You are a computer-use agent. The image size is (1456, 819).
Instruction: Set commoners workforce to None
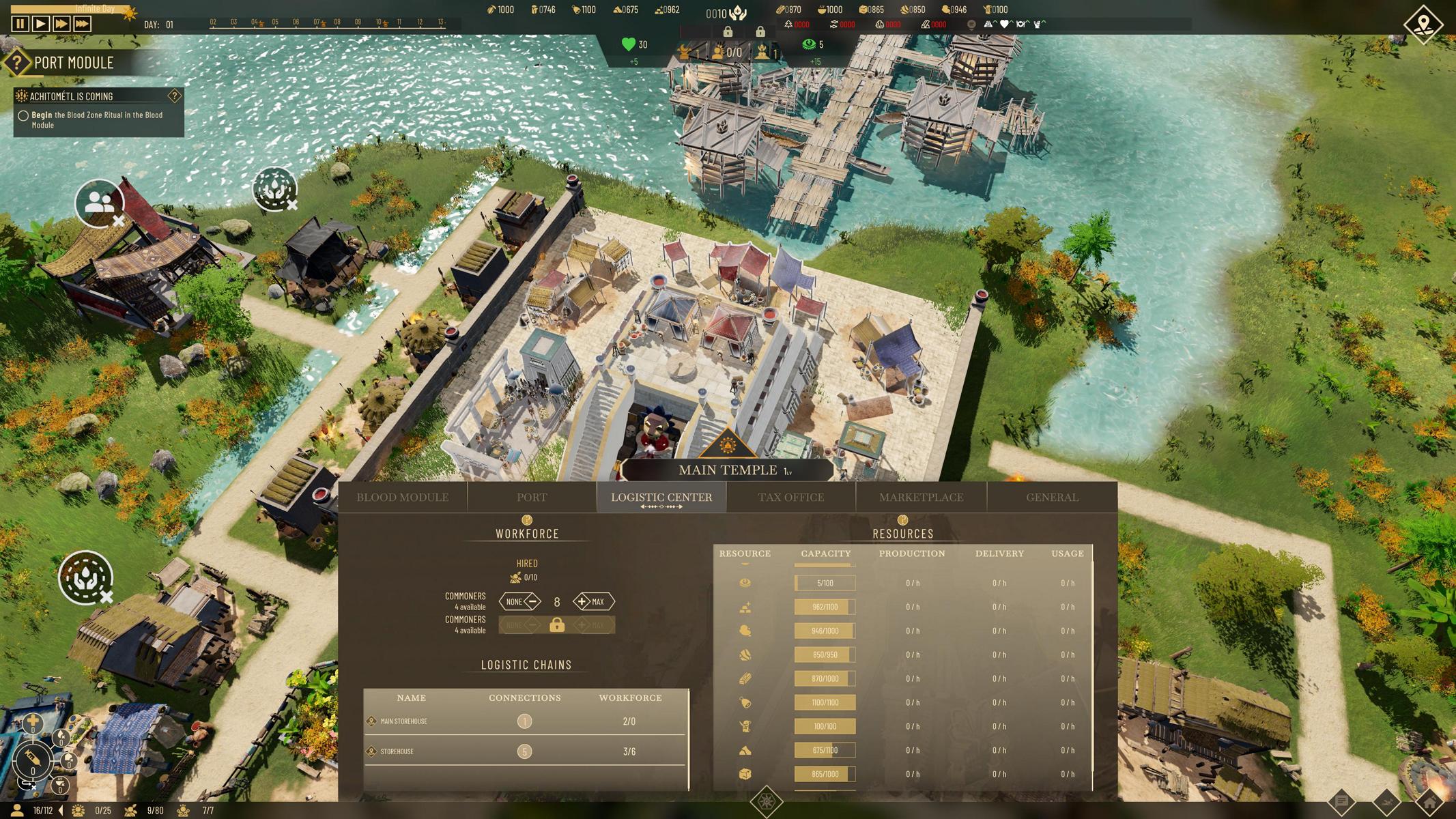coord(519,602)
